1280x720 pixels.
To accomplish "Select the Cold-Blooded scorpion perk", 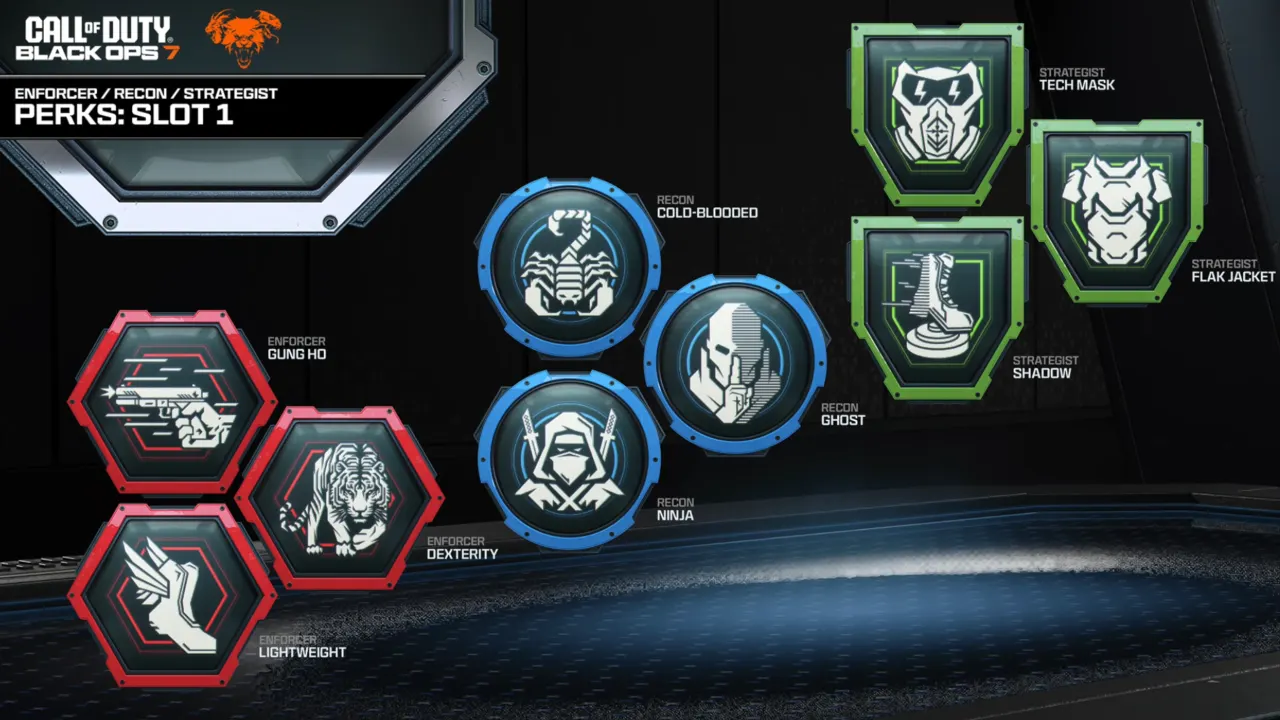I will pyautogui.click(x=568, y=266).
